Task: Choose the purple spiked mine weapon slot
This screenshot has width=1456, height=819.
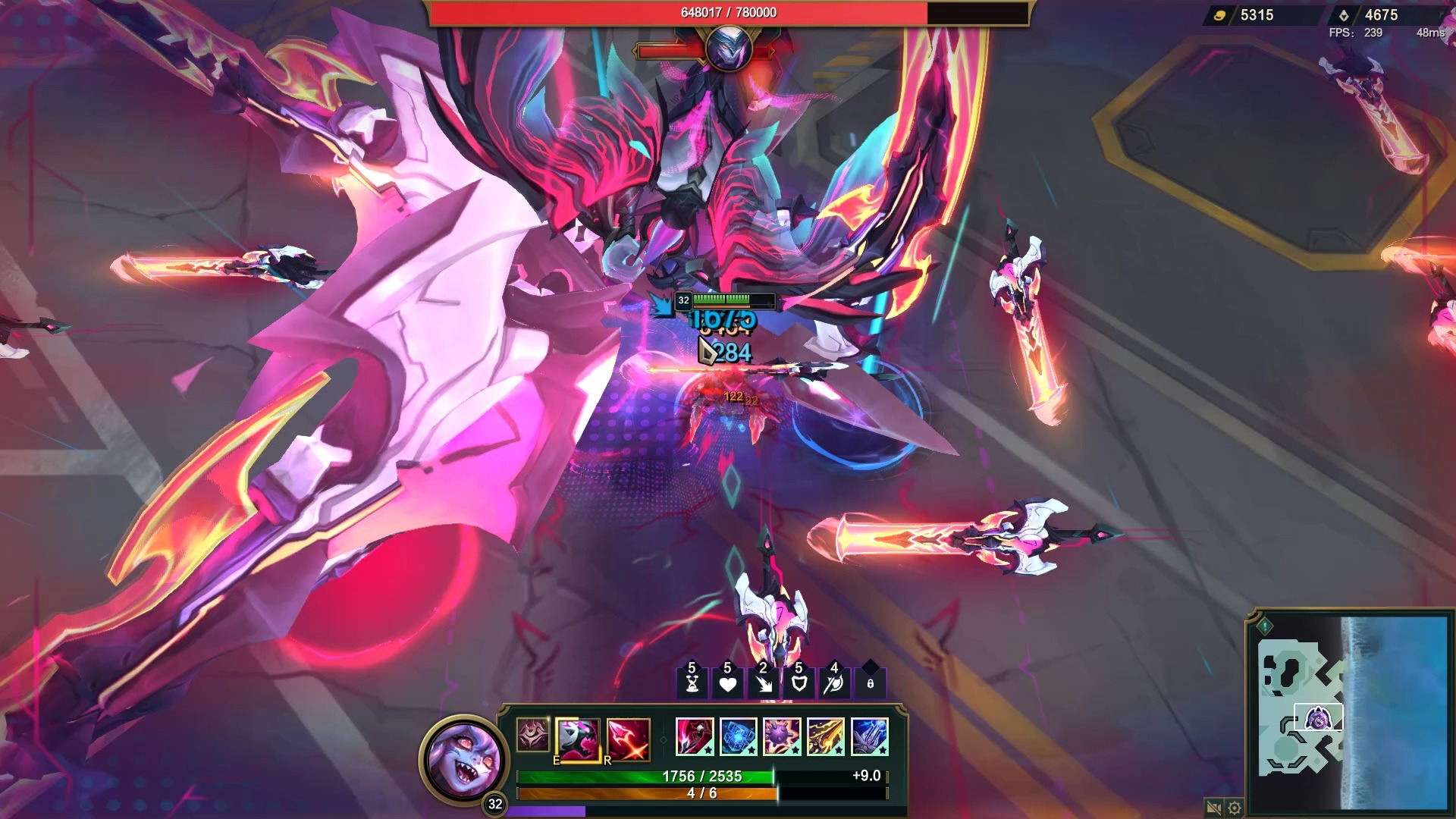Action: tap(782, 737)
